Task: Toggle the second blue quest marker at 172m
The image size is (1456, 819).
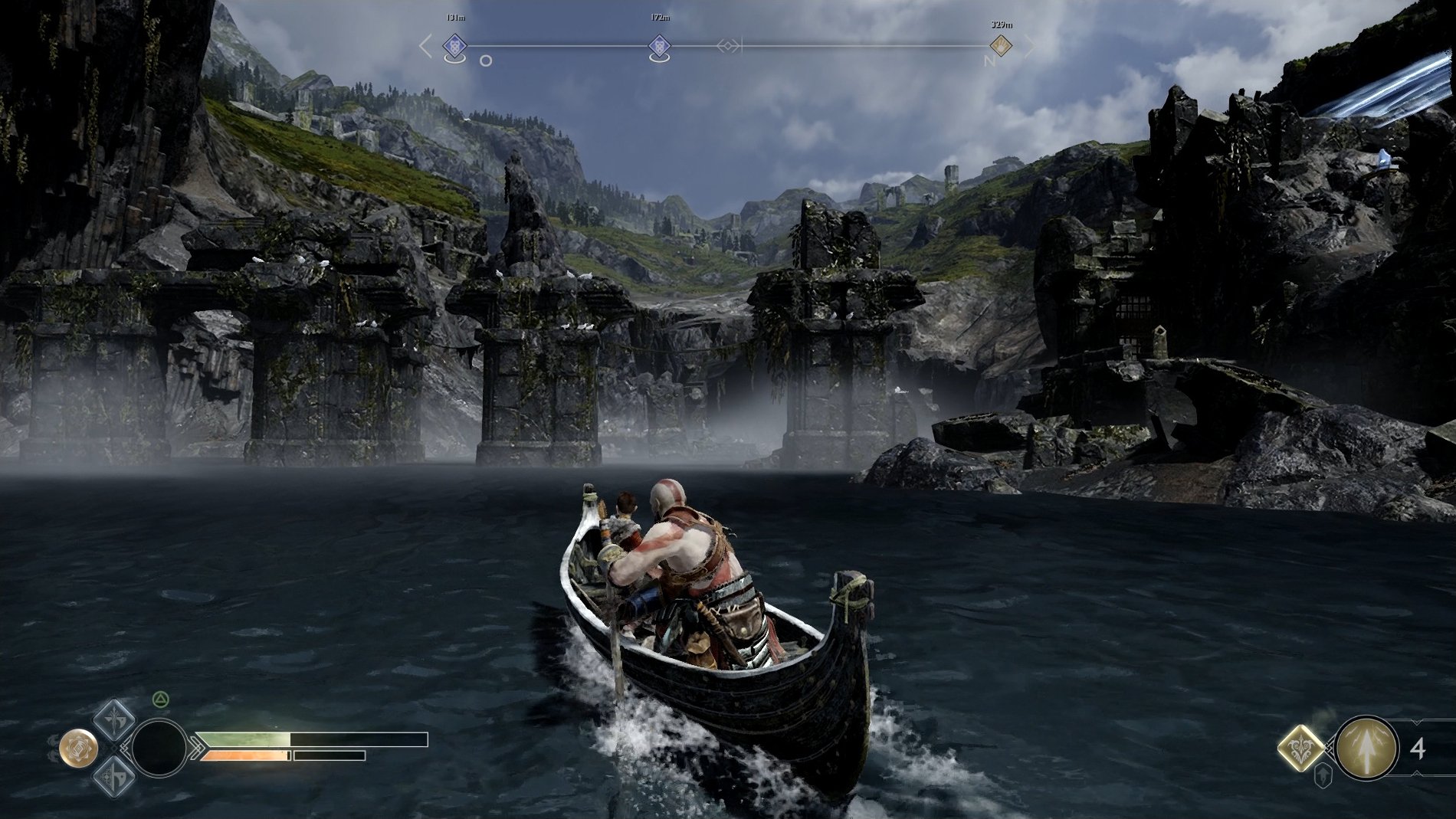Action: (661, 44)
